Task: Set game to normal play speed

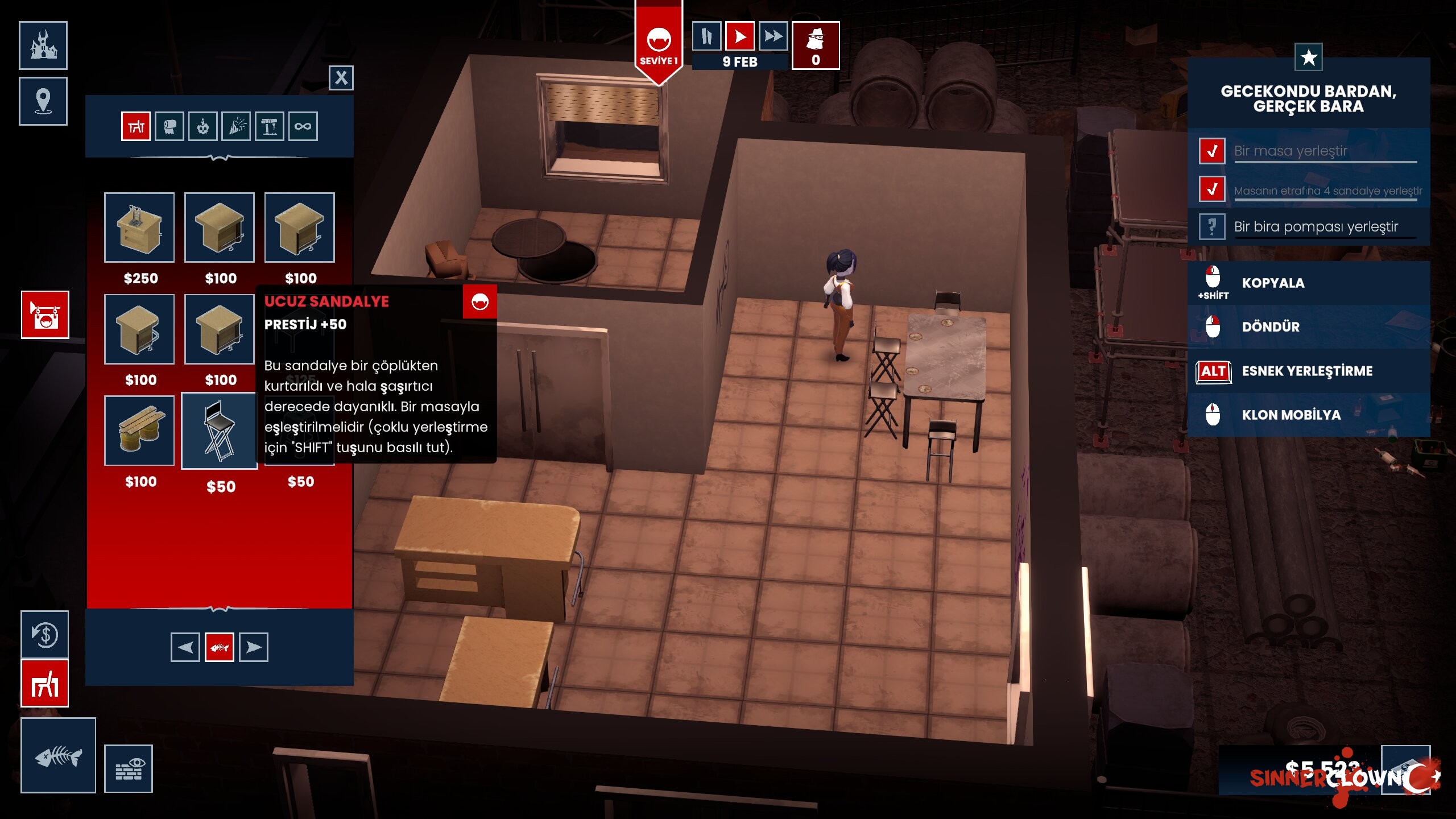Action: tap(740, 37)
